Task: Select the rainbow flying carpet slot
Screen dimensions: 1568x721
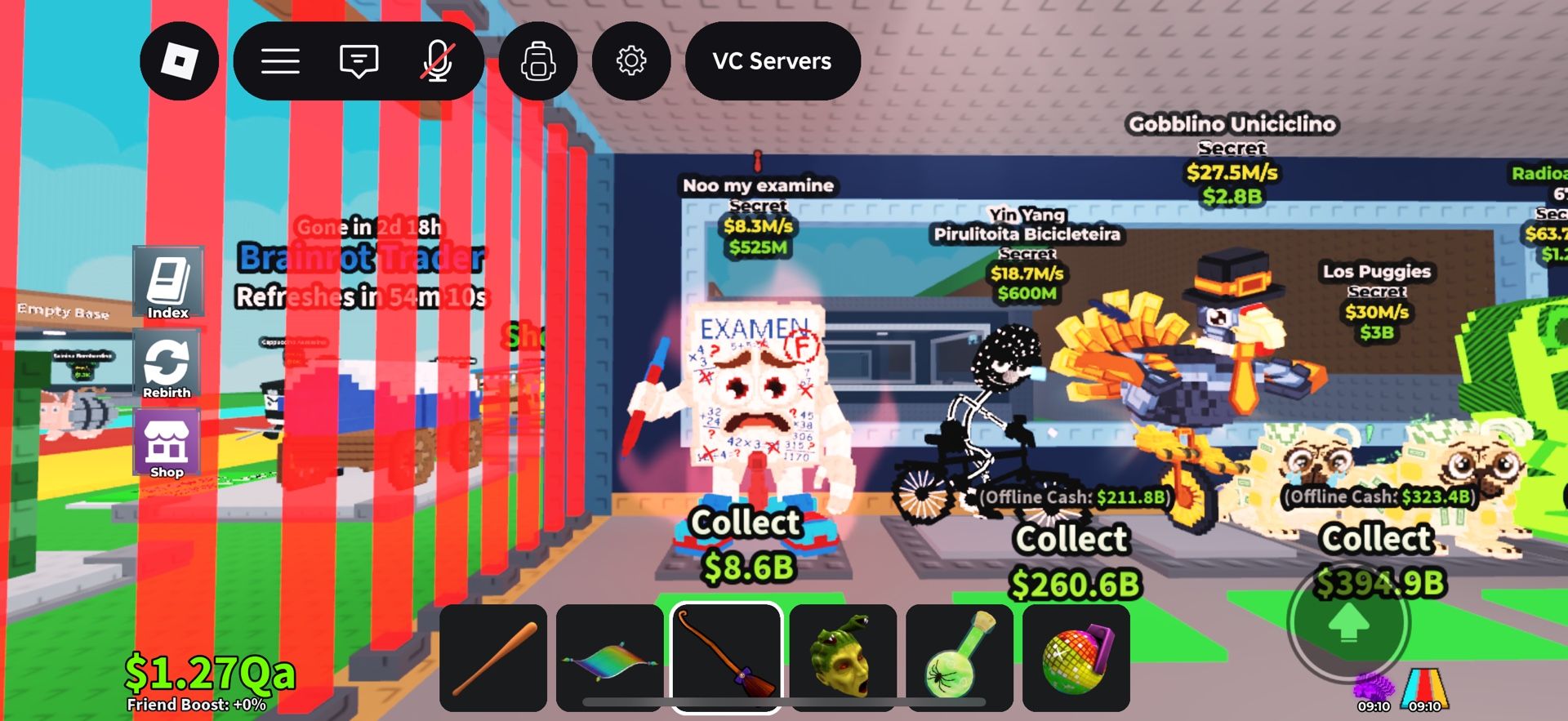Action: pos(610,658)
